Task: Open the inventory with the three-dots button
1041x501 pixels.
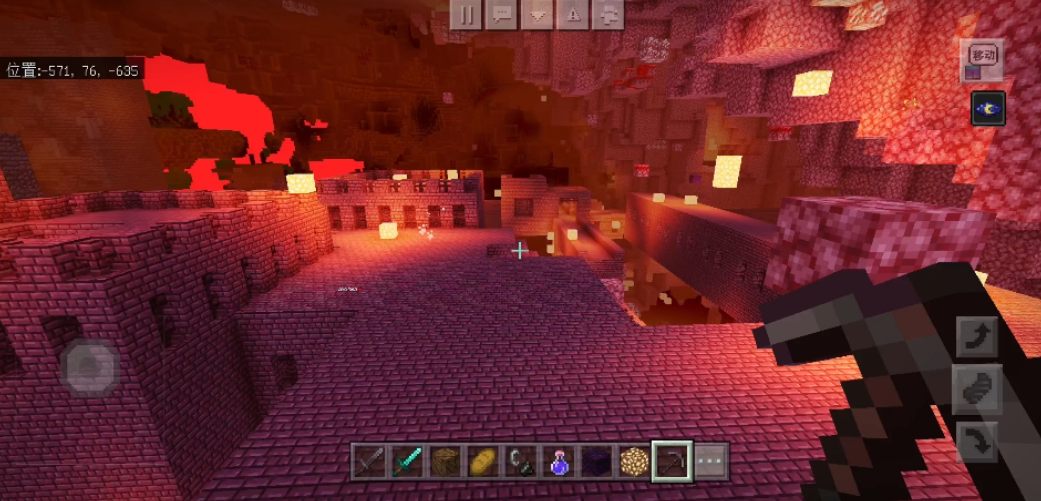Action: tap(710, 461)
